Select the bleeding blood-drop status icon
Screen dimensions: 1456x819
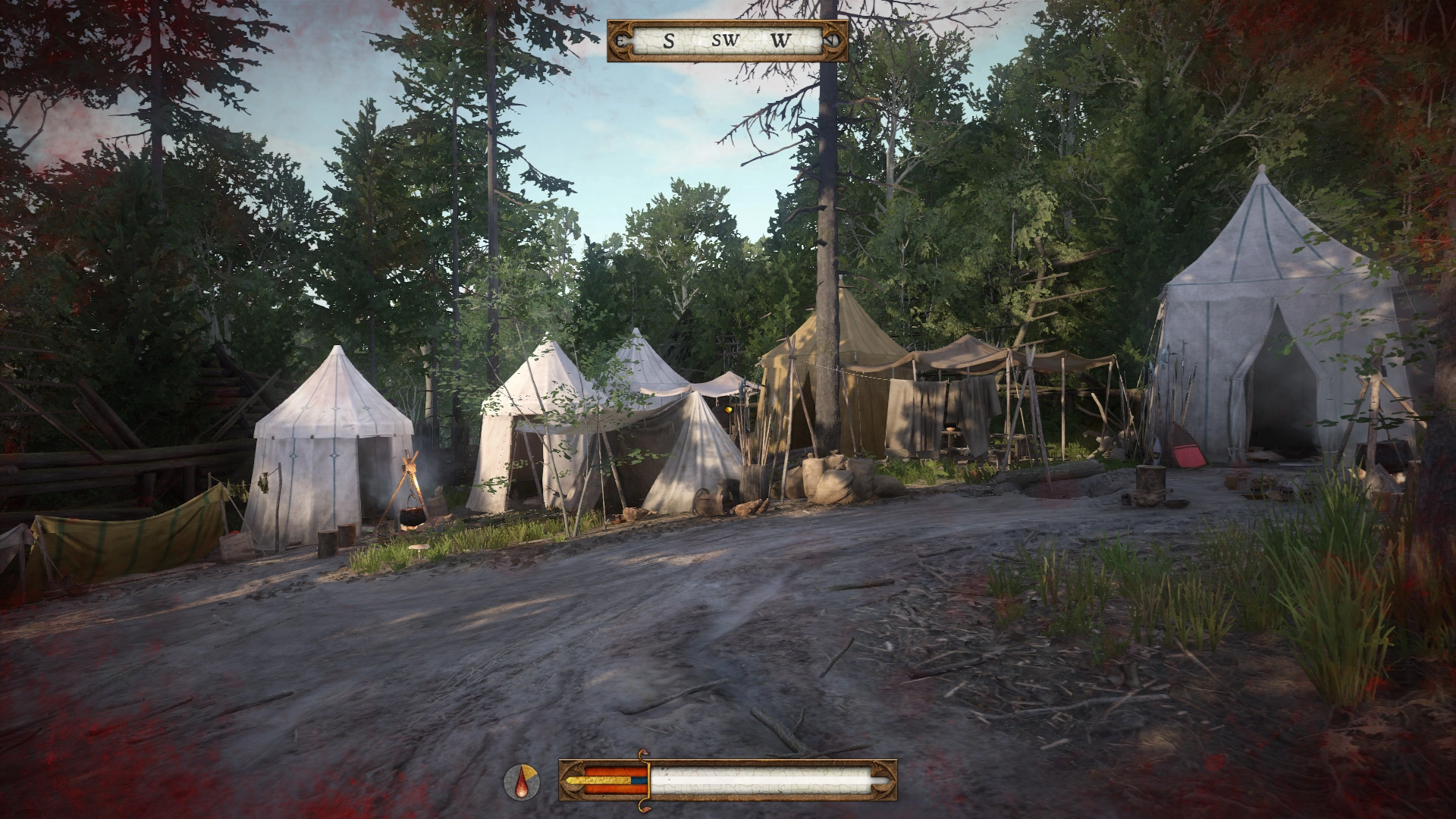(x=522, y=782)
